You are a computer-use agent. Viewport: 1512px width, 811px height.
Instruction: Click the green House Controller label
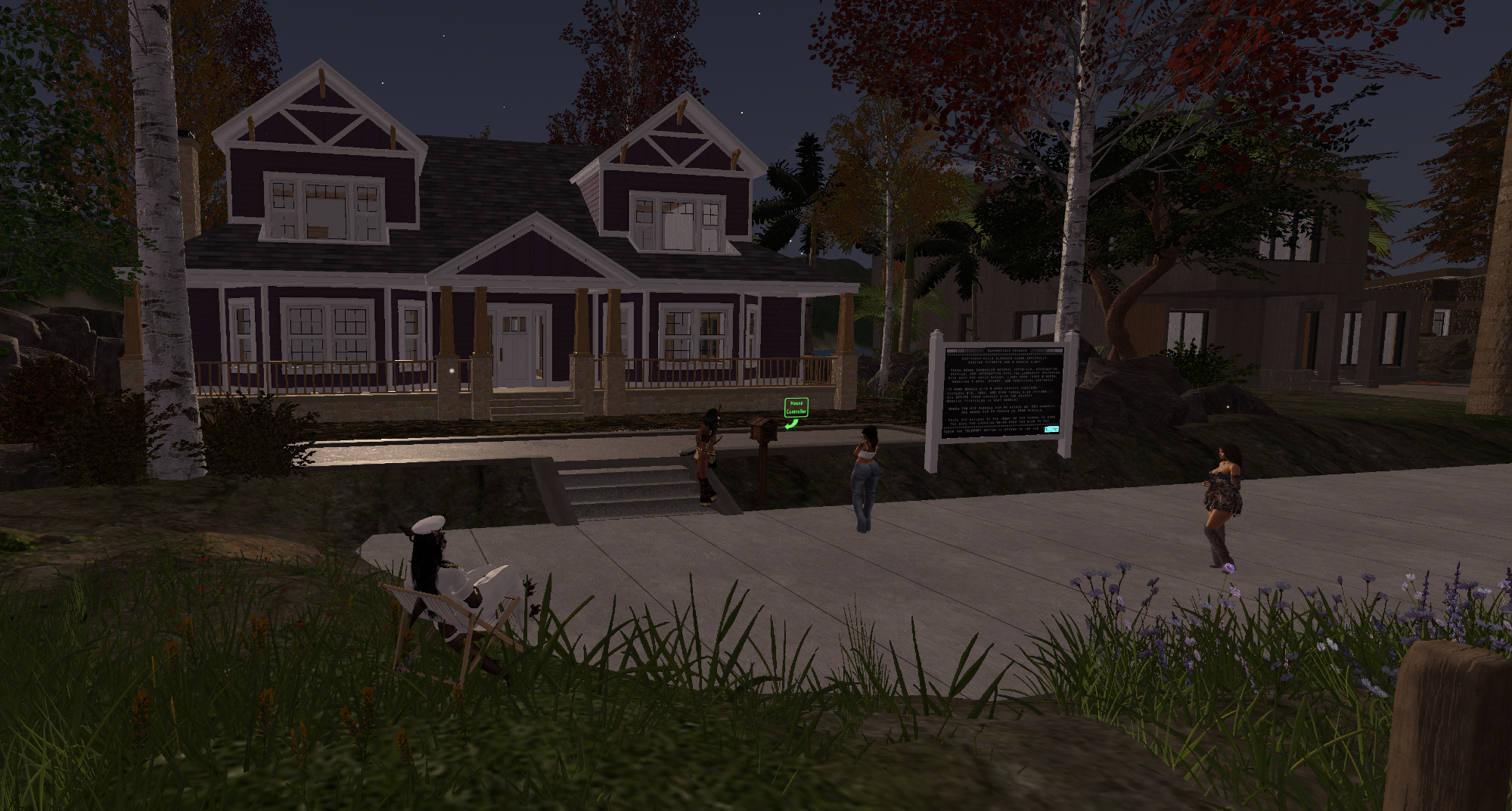[796, 408]
